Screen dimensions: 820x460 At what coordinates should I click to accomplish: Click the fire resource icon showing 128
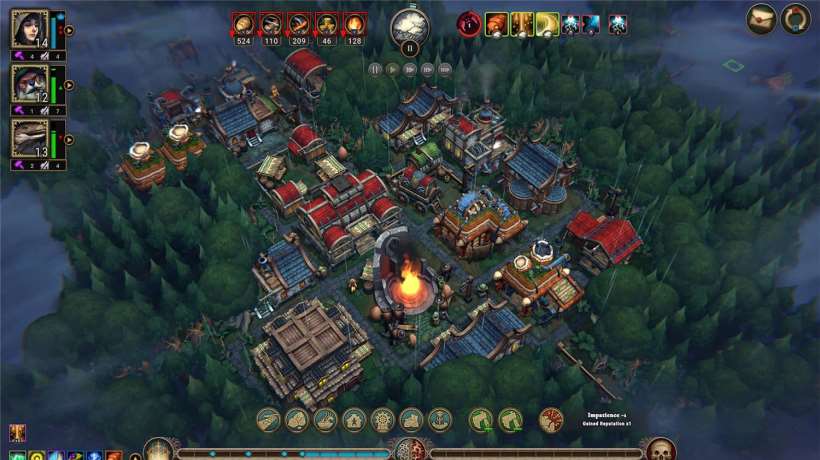pyautogui.click(x=355, y=23)
